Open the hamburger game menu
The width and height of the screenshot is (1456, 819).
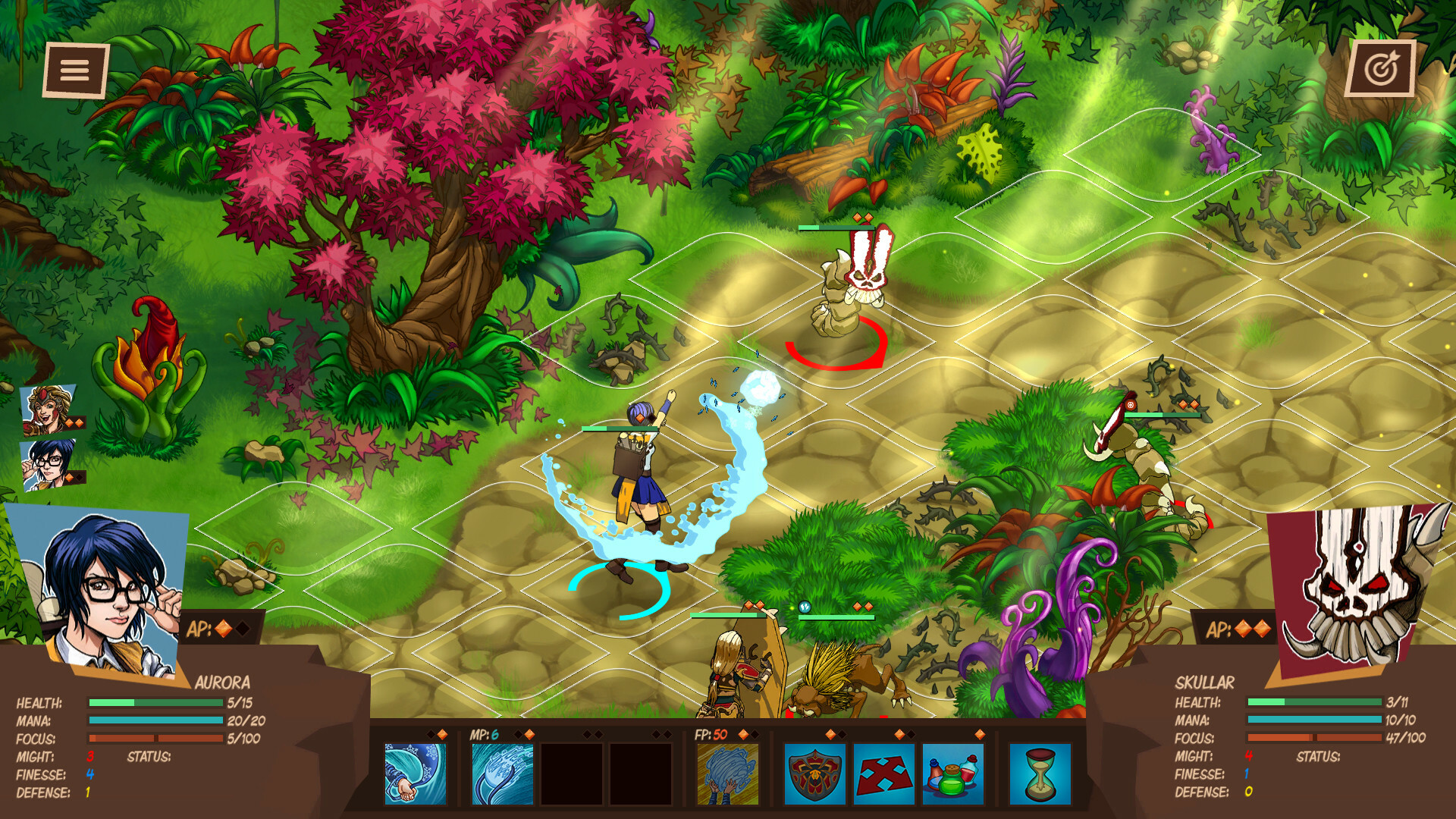[x=74, y=69]
